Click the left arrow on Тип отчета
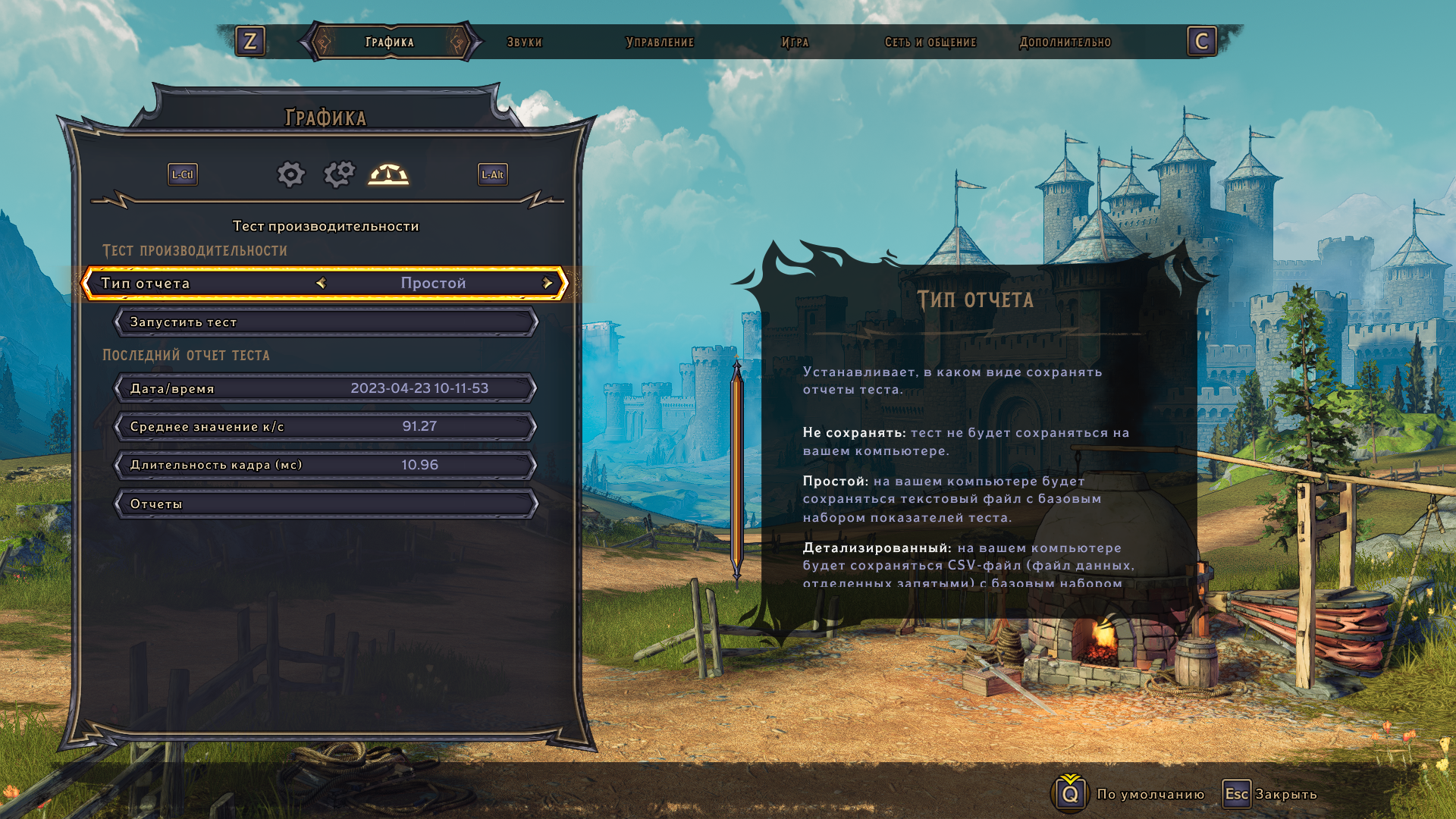 [321, 284]
